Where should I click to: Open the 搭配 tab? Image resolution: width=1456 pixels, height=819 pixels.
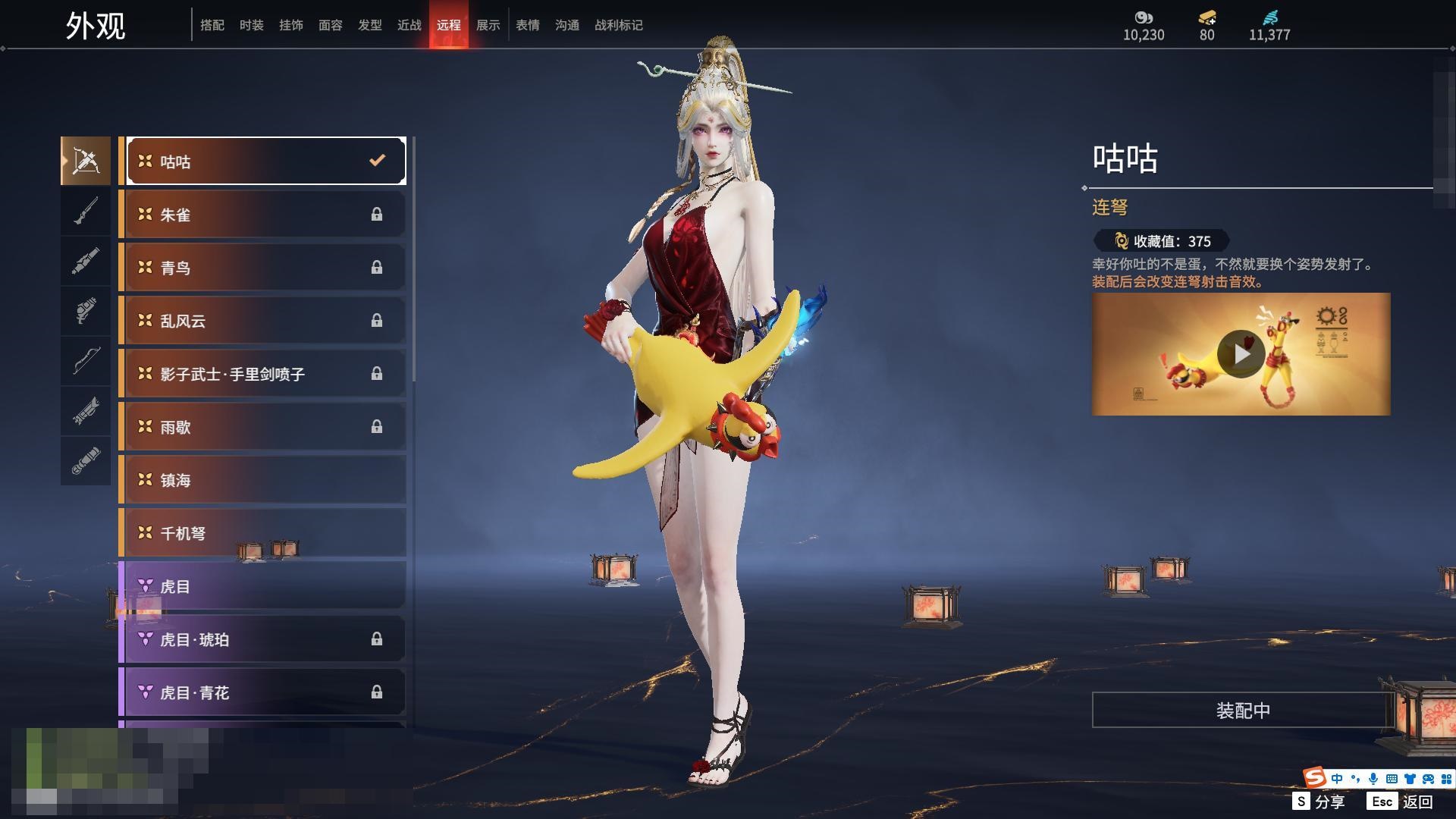click(212, 25)
